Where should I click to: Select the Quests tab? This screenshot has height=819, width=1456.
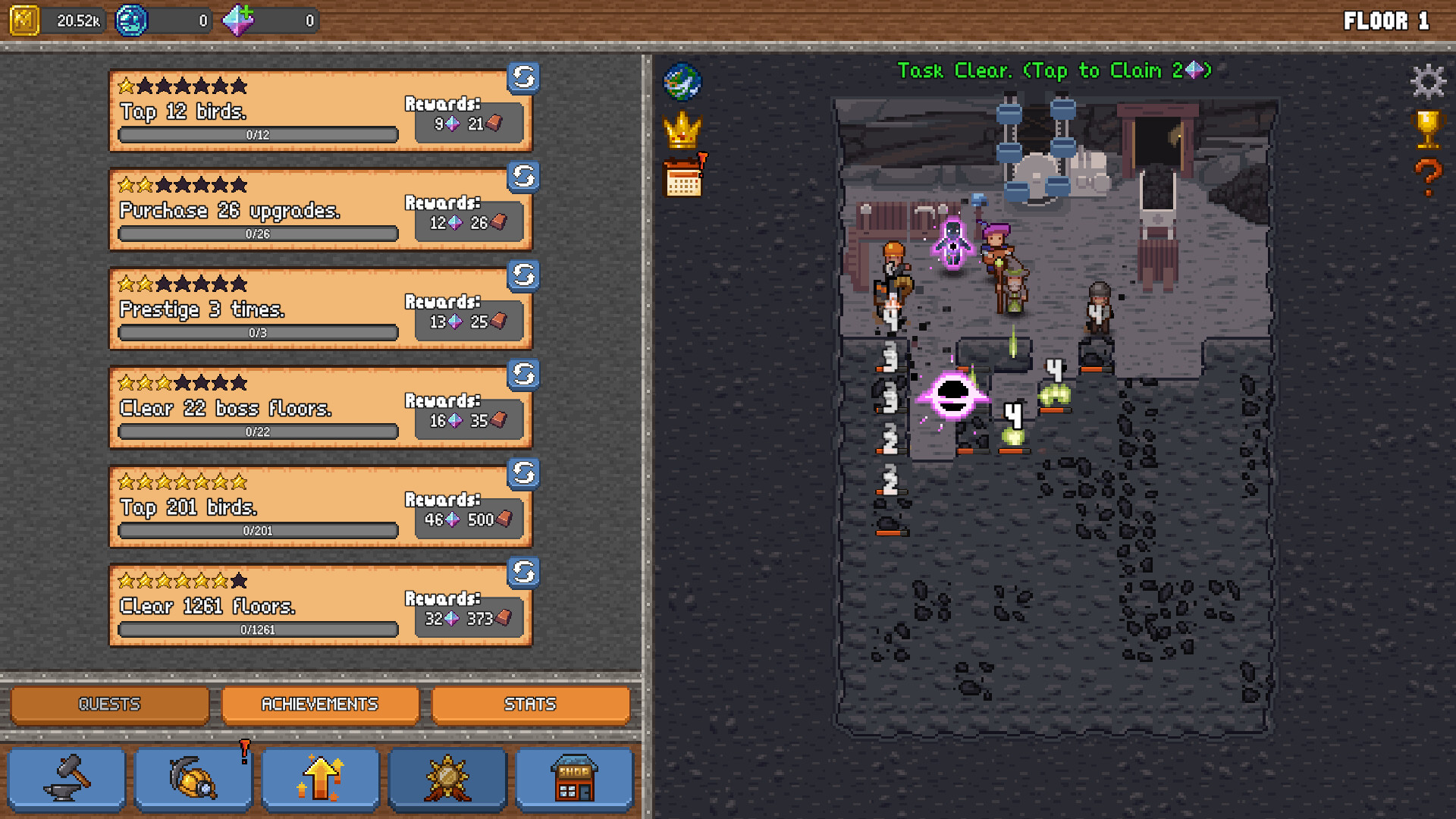pyautogui.click(x=108, y=704)
